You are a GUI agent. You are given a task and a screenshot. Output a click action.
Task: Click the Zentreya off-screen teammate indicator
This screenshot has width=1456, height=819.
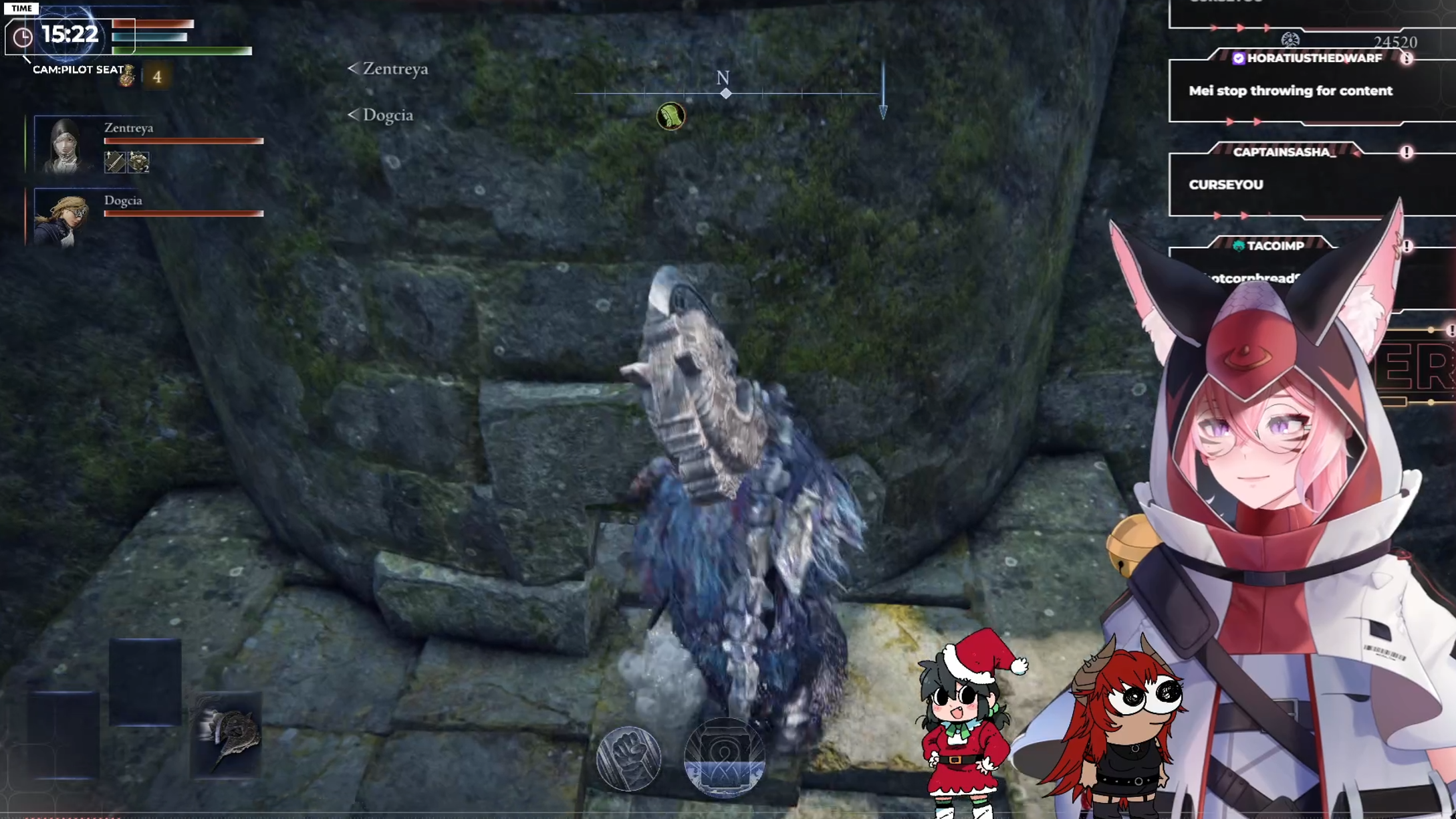tap(388, 69)
